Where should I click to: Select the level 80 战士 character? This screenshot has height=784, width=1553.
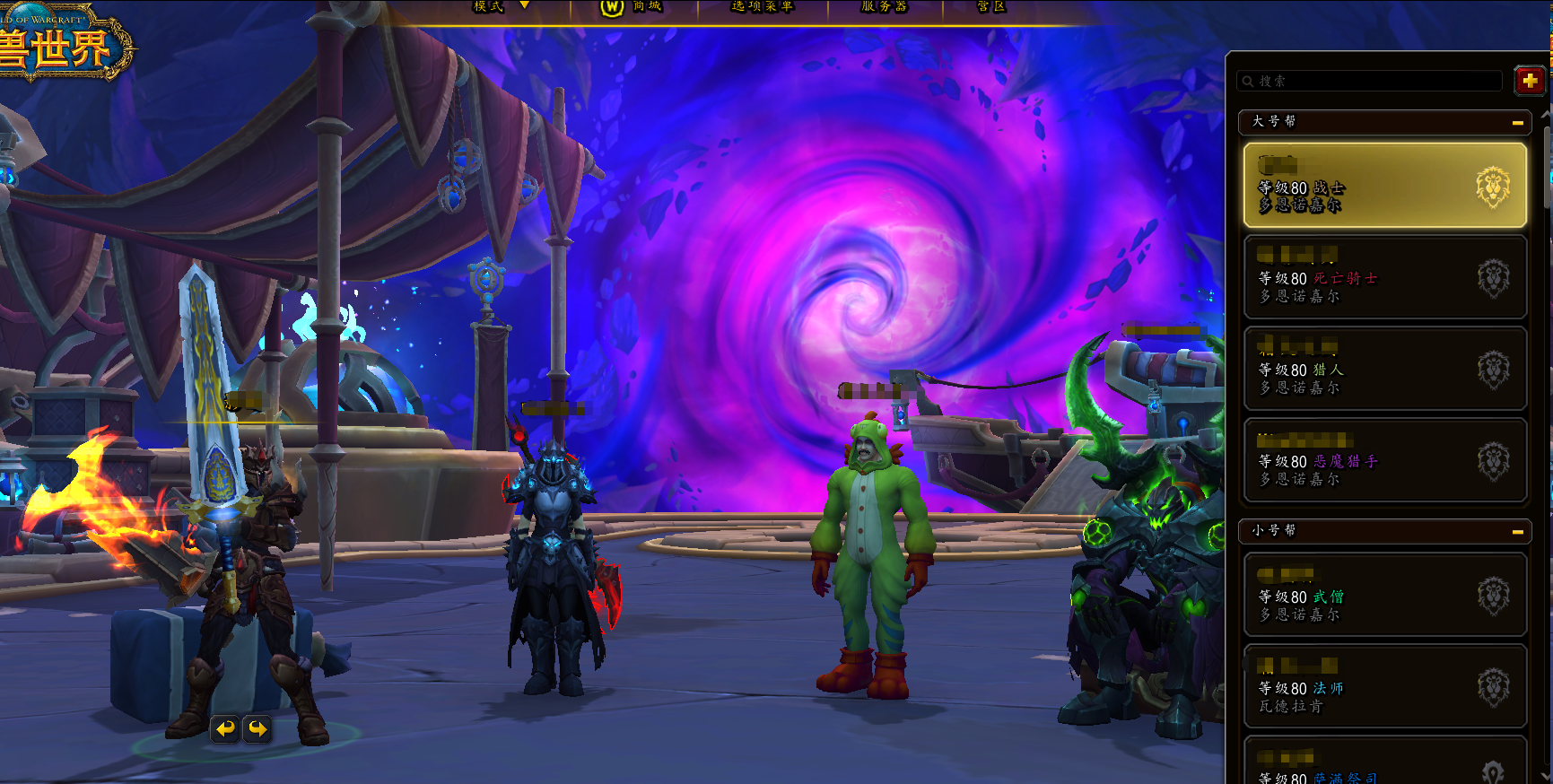pyautogui.click(x=1384, y=186)
